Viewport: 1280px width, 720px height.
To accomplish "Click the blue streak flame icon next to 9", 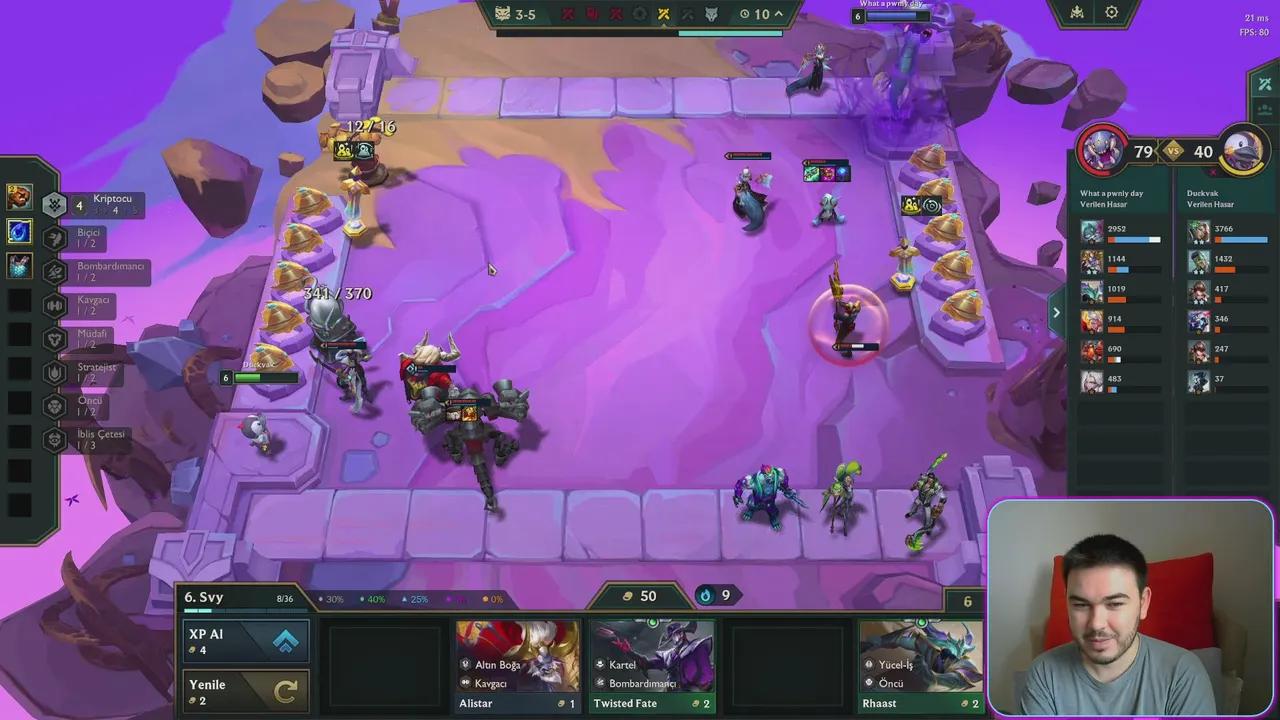I will [705, 595].
